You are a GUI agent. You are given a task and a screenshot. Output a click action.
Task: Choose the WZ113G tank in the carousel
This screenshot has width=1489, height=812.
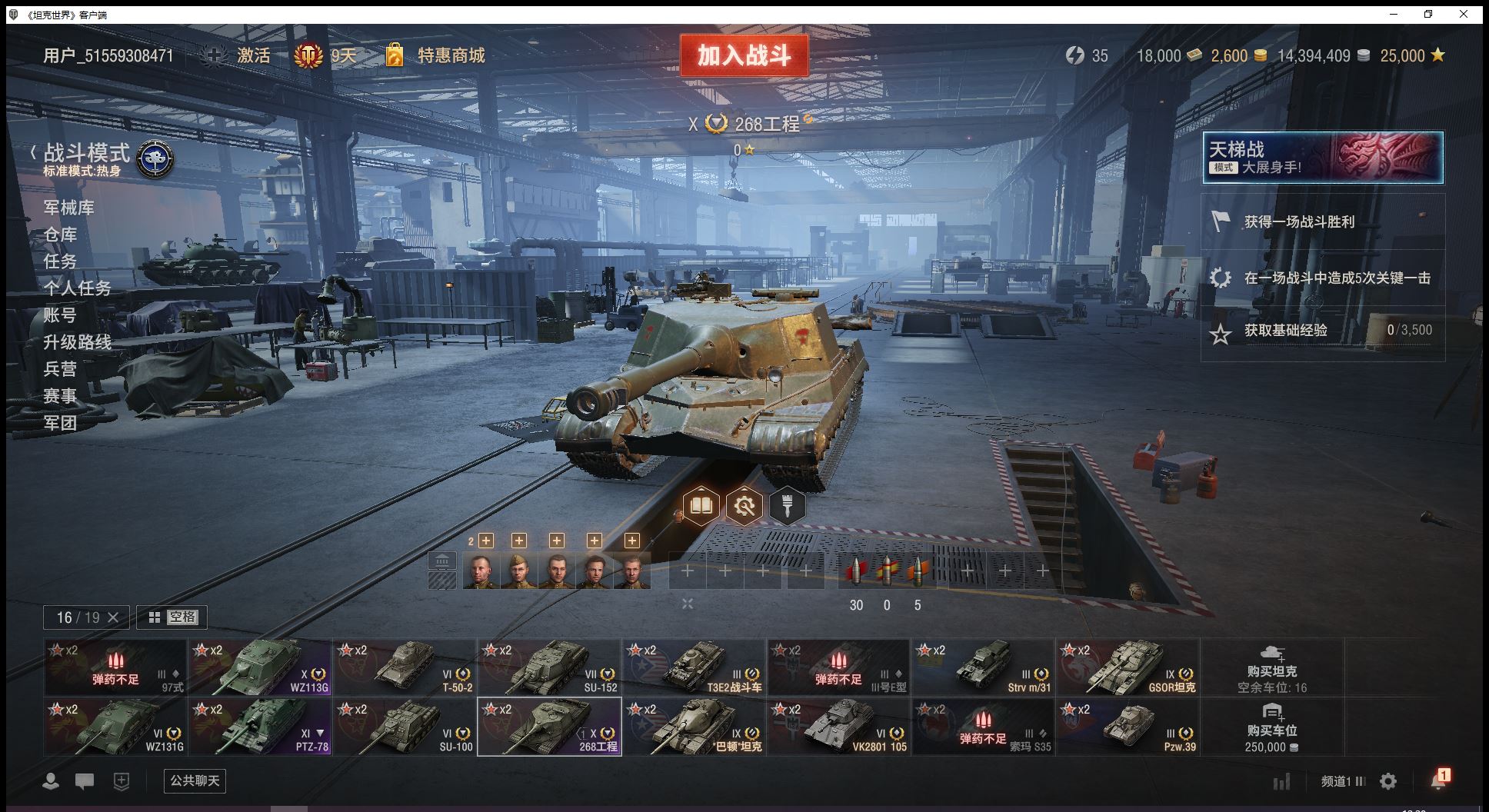[261, 667]
